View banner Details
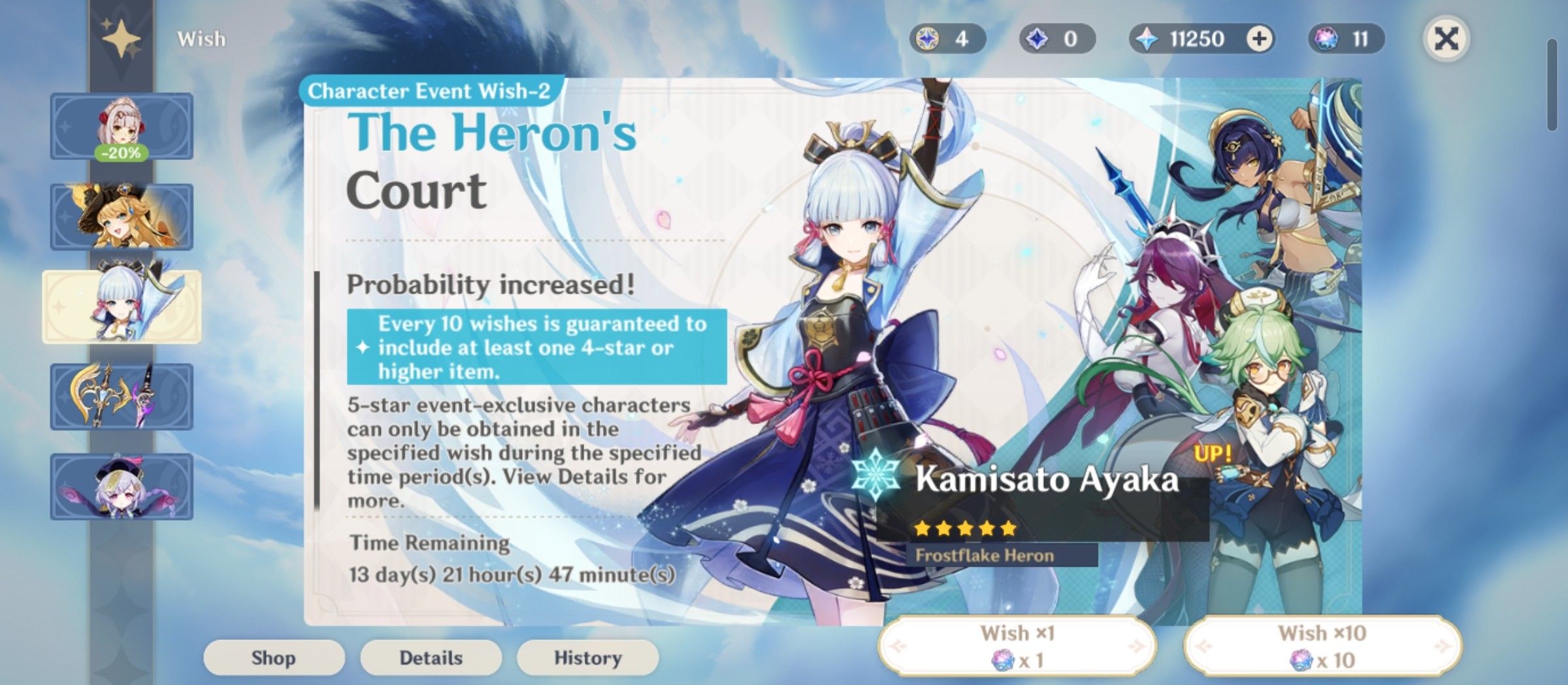The width and height of the screenshot is (1568, 685). [x=431, y=658]
